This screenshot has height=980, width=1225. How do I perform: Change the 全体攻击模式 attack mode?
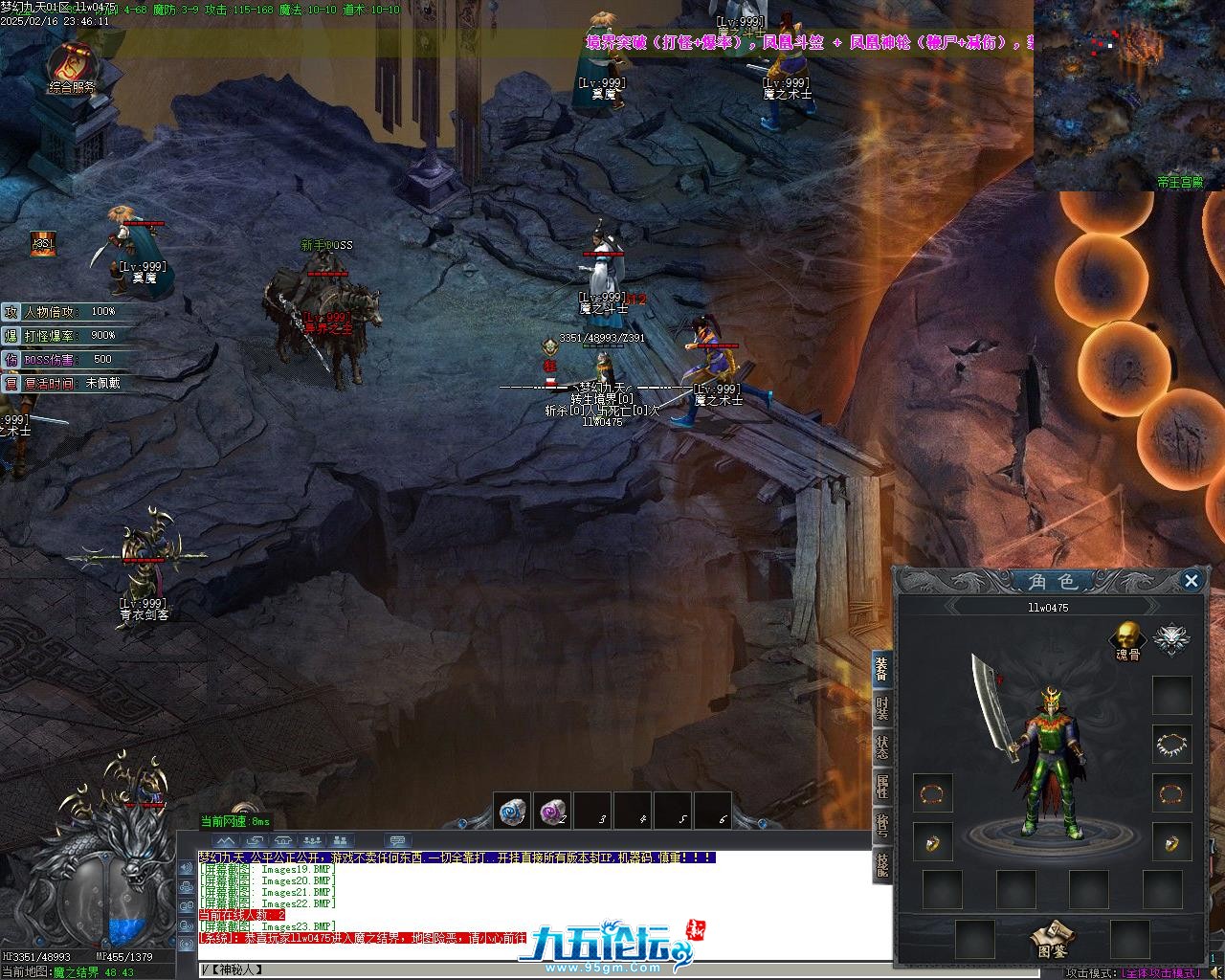click(1160, 972)
